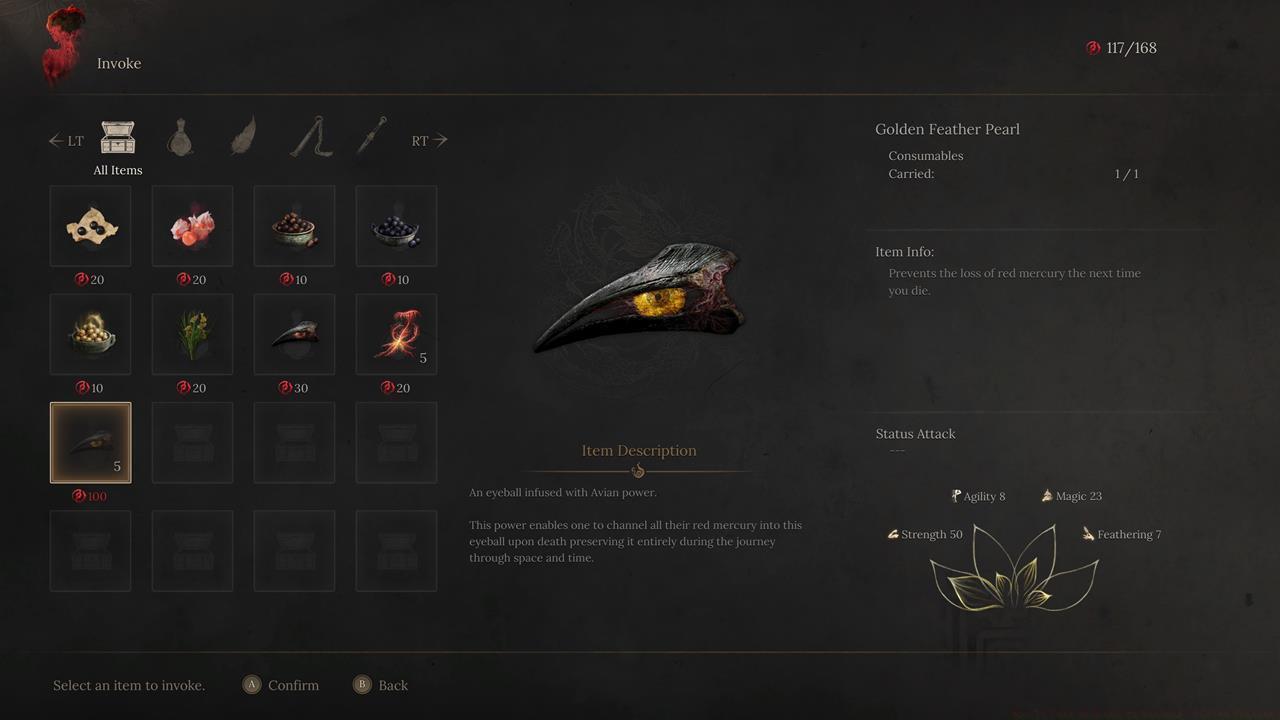
Task: Select the bowl of dark berries item
Action: pyautogui.click(x=396, y=225)
